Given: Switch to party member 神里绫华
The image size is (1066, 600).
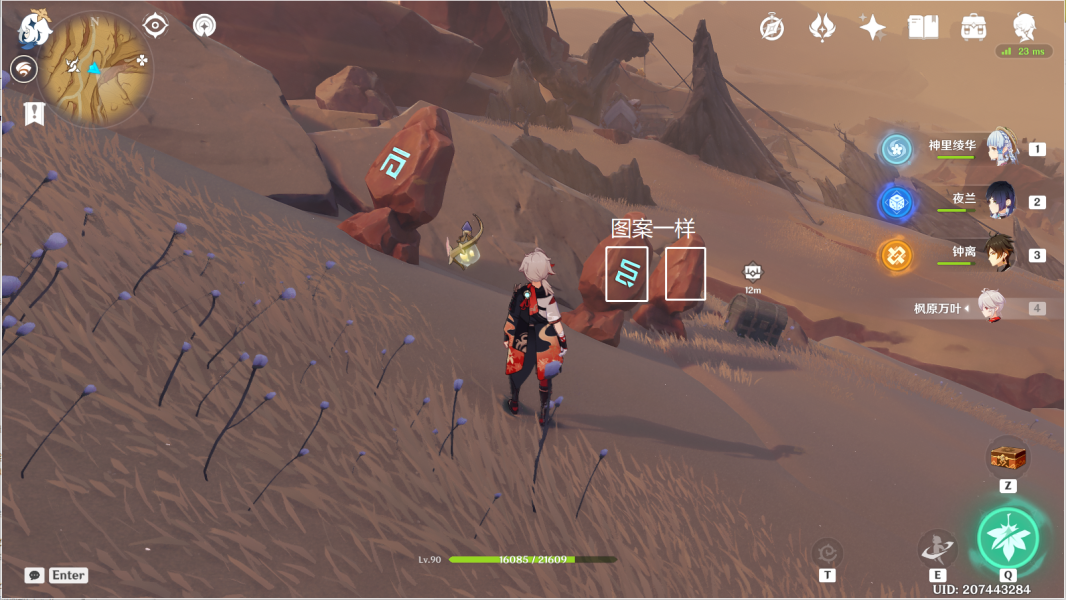Looking at the screenshot, I should (1001, 148).
